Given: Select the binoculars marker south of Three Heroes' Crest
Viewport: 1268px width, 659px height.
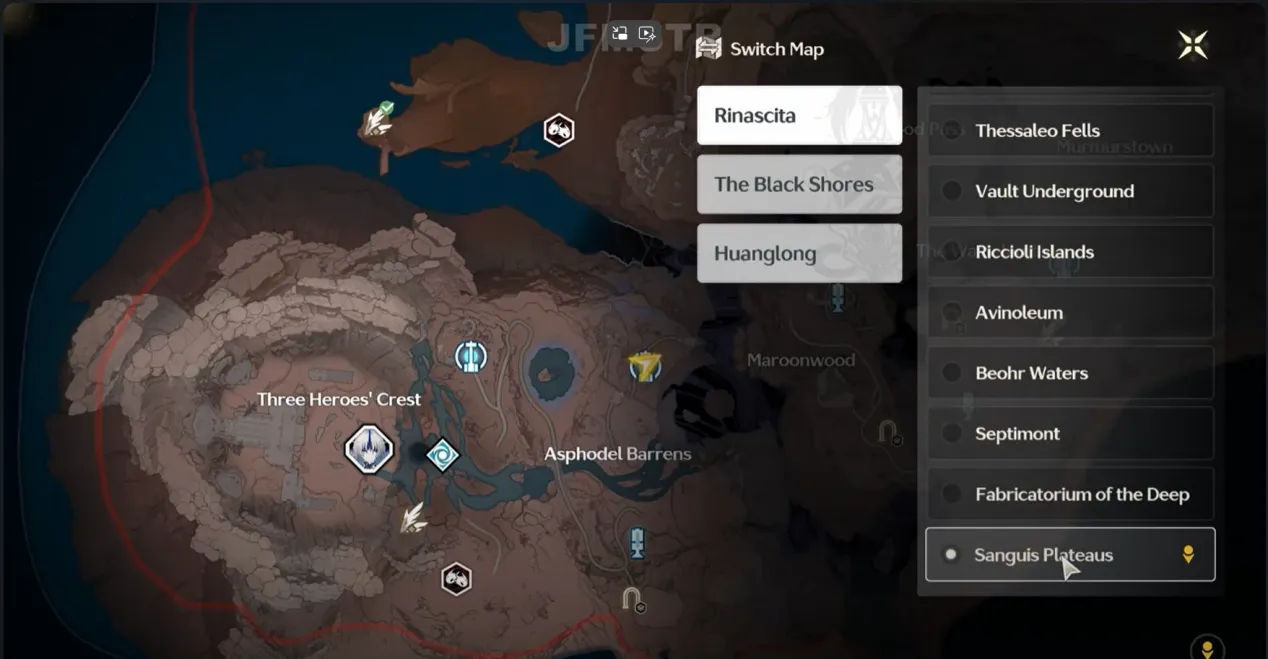Looking at the screenshot, I should (x=456, y=578).
